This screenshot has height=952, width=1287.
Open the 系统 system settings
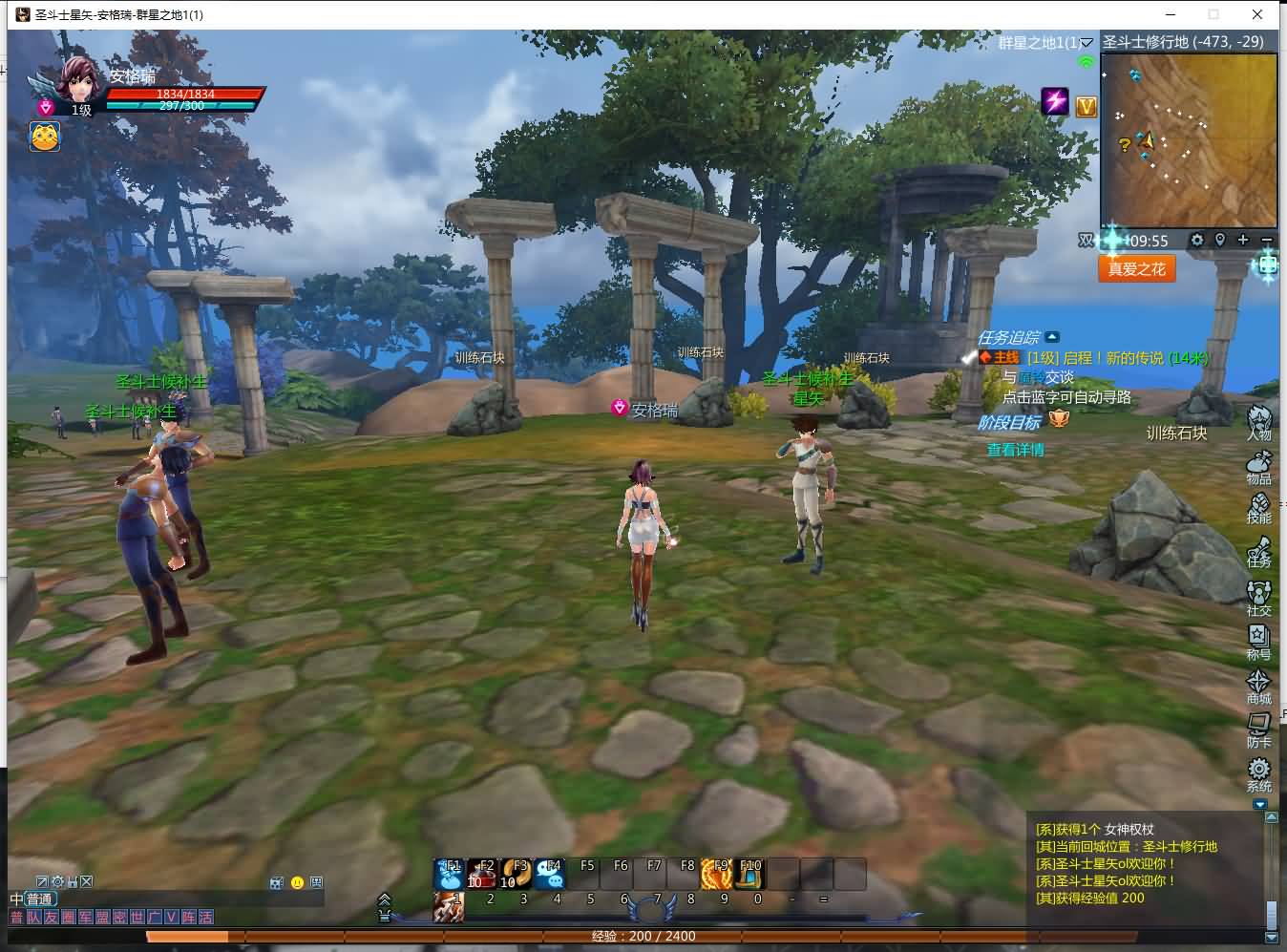pyautogui.click(x=1259, y=772)
